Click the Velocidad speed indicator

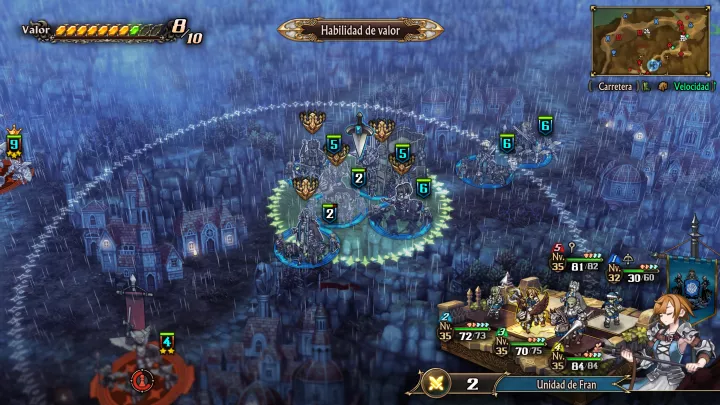(690, 87)
